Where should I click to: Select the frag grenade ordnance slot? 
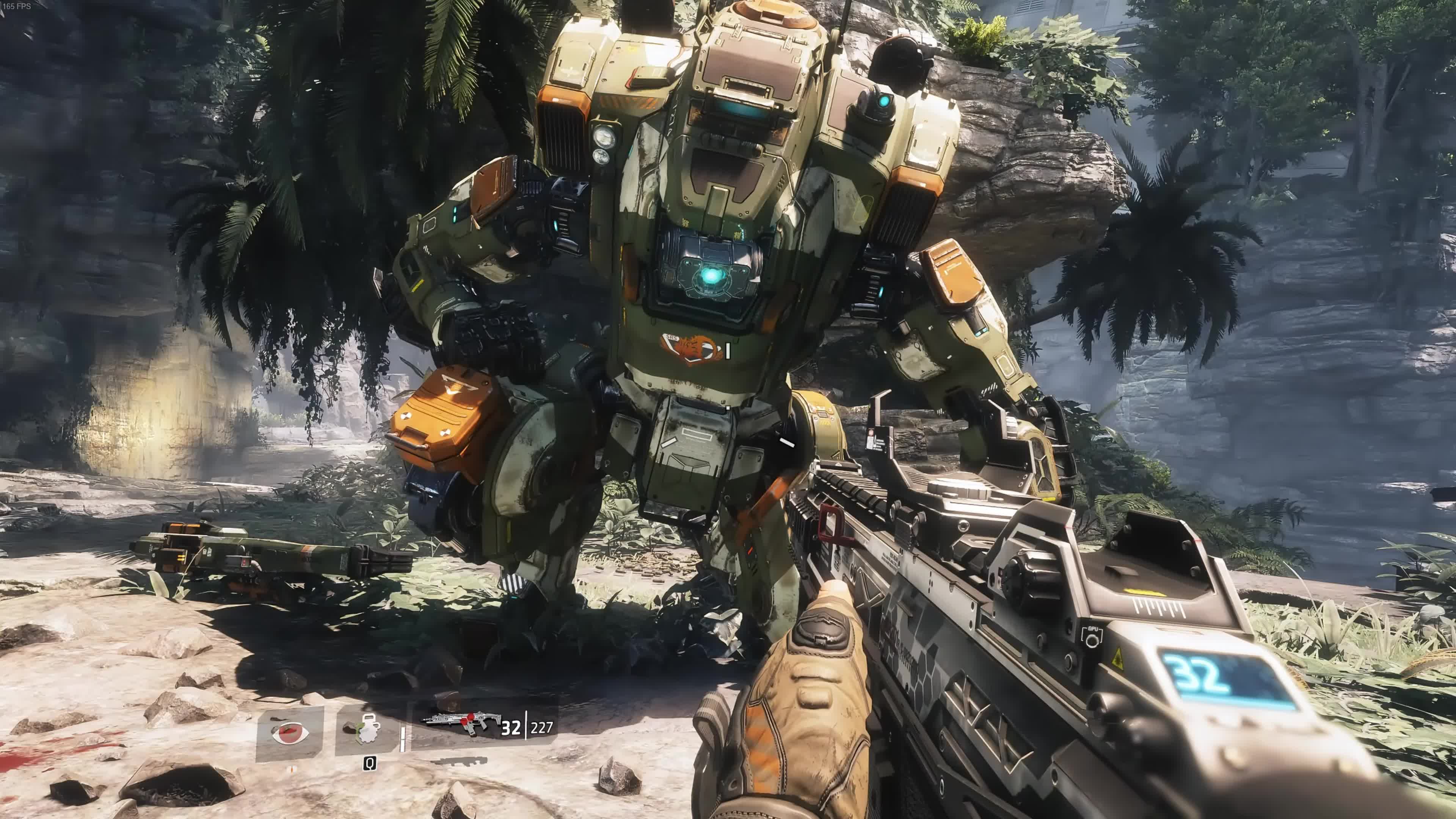click(x=368, y=730)
